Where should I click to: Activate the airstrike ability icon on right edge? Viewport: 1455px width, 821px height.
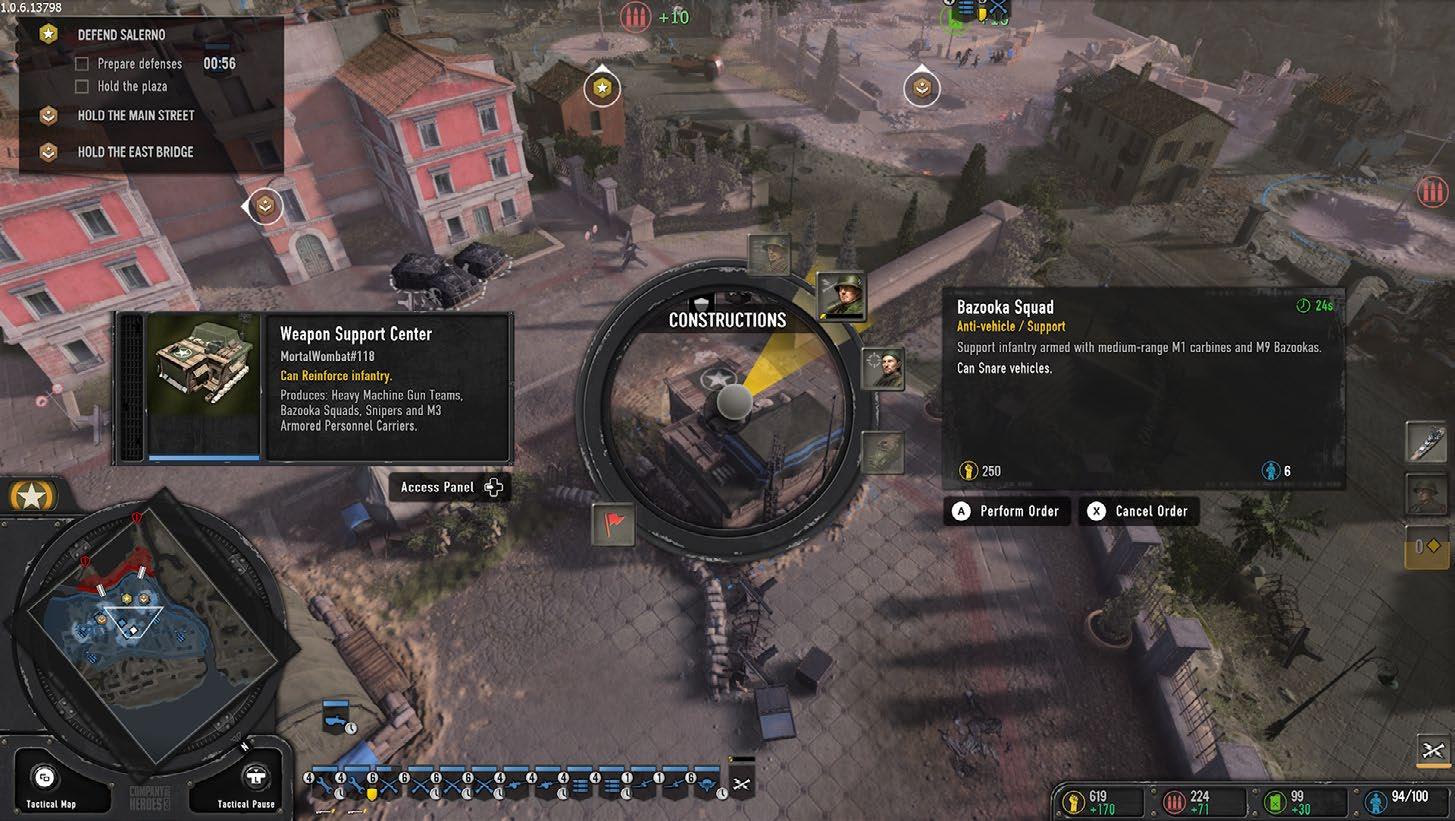click(x=1426, y=442)
